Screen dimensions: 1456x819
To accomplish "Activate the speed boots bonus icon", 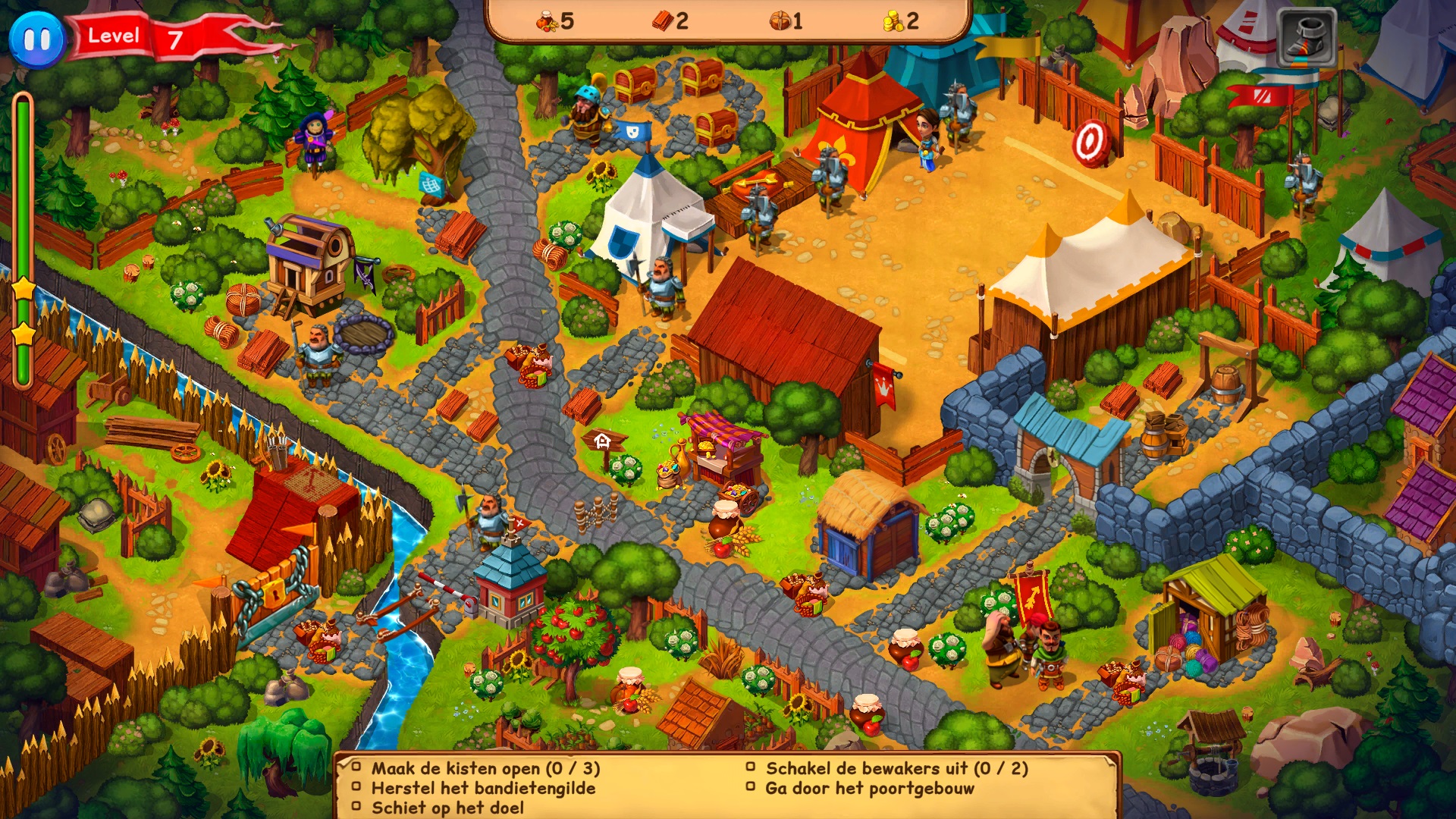I will pyautogui.click(x=1307, y=38).
